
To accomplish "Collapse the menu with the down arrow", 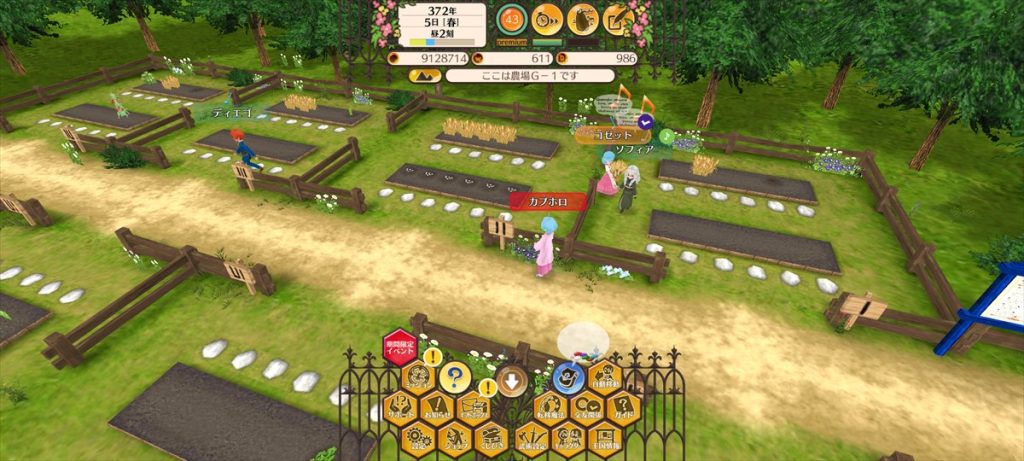I will pyautogui.click(x=512, y=380).
